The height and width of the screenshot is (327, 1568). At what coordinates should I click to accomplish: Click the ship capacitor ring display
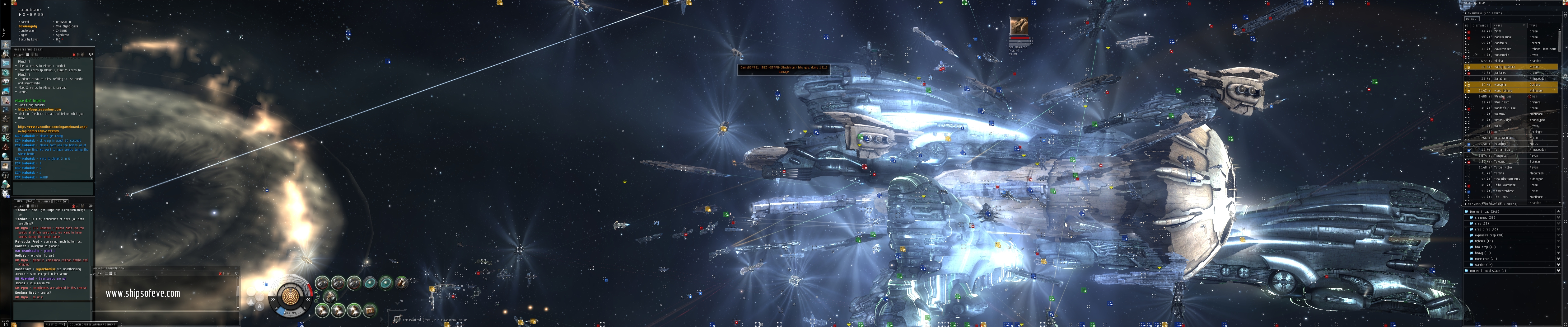click(291, 296)
